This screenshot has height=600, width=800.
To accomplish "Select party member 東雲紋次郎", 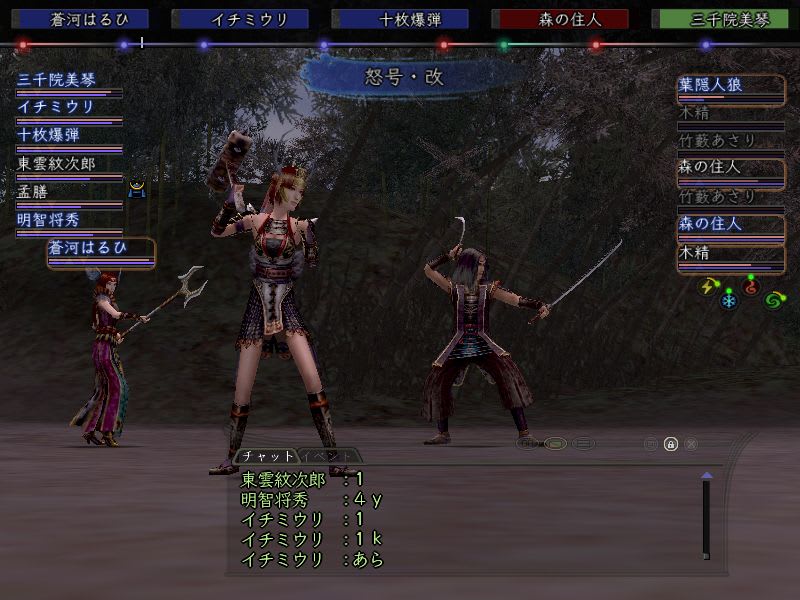I will click(62, 163).
